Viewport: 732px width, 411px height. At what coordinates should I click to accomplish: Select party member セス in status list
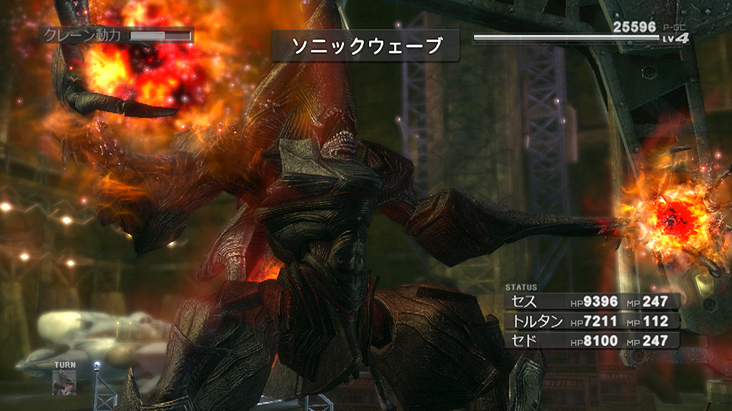[526, 301]
